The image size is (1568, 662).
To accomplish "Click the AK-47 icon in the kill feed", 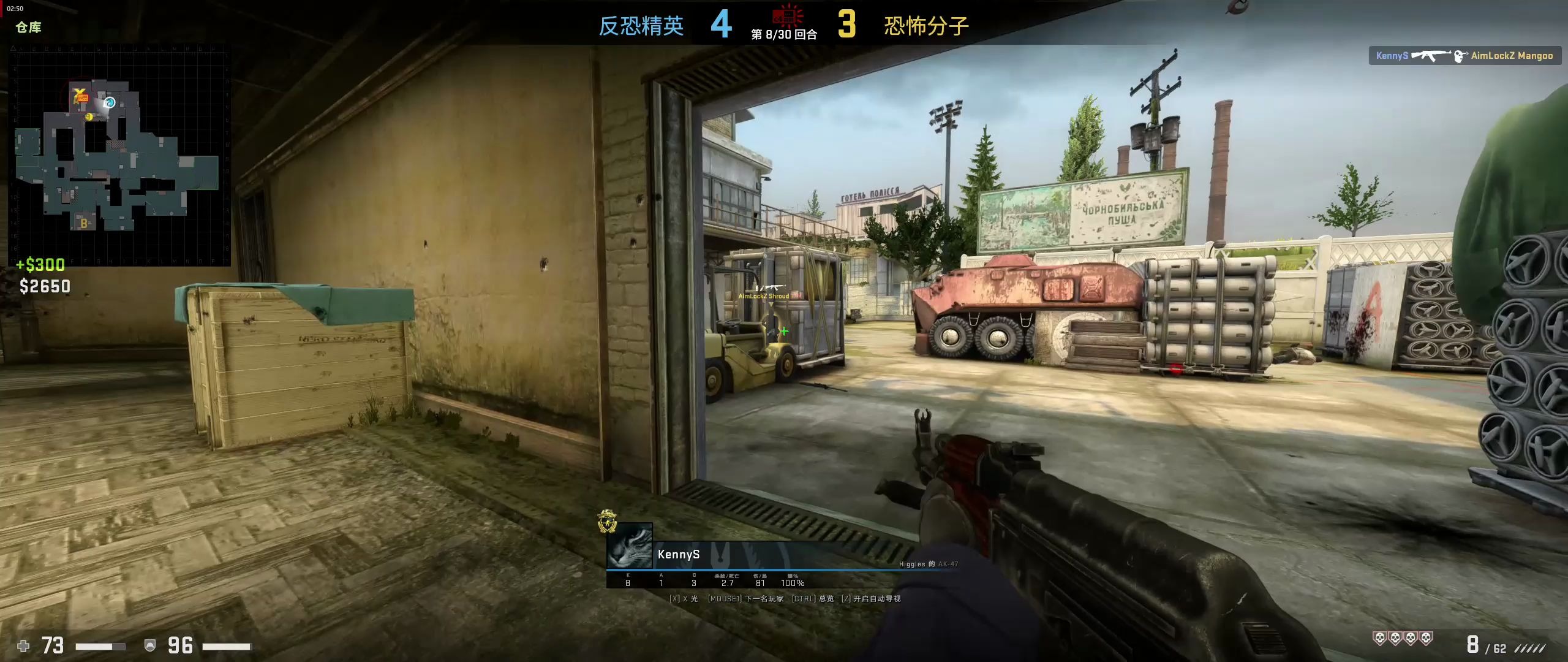I will 1430,56.
